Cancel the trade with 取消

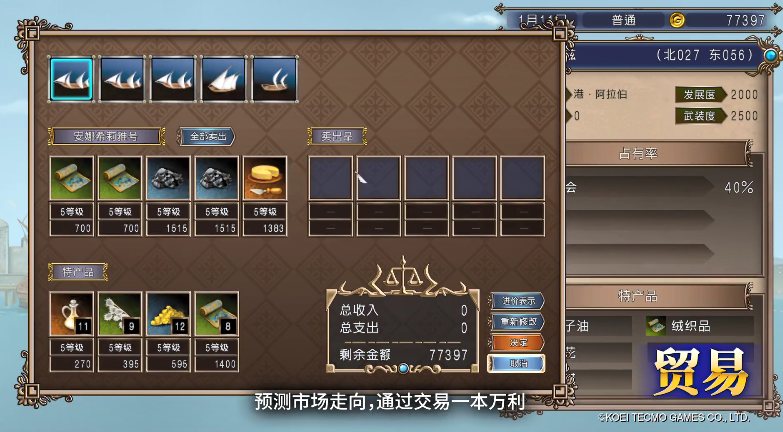coord(517,362)
